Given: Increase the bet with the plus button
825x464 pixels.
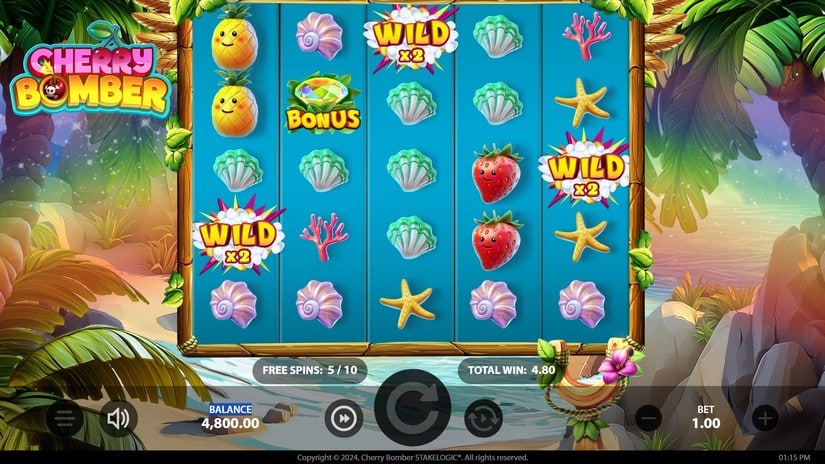Looking at the screenshot, I should tap(764, 418).
